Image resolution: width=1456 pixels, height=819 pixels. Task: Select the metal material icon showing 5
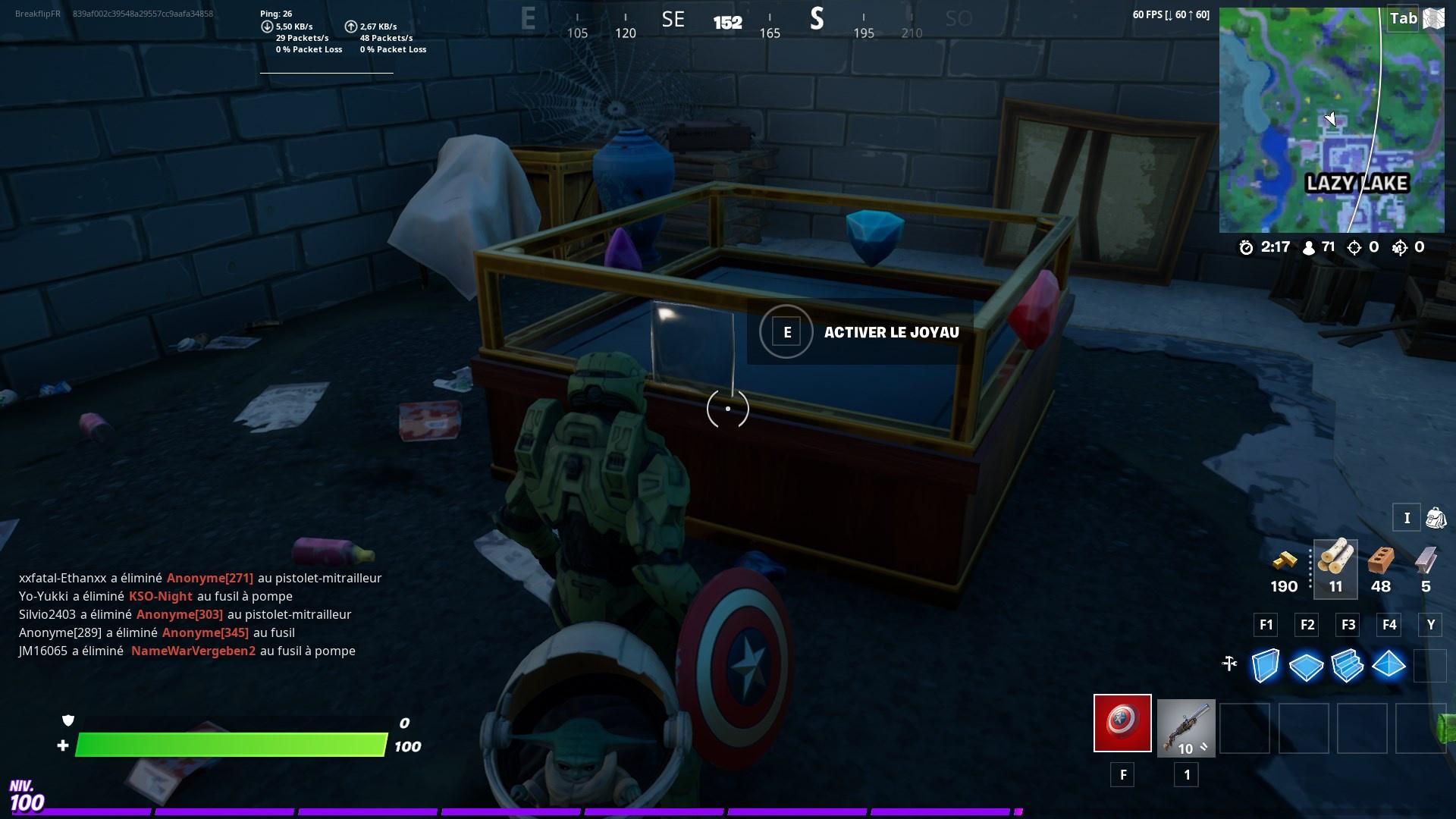(1426, 561)
